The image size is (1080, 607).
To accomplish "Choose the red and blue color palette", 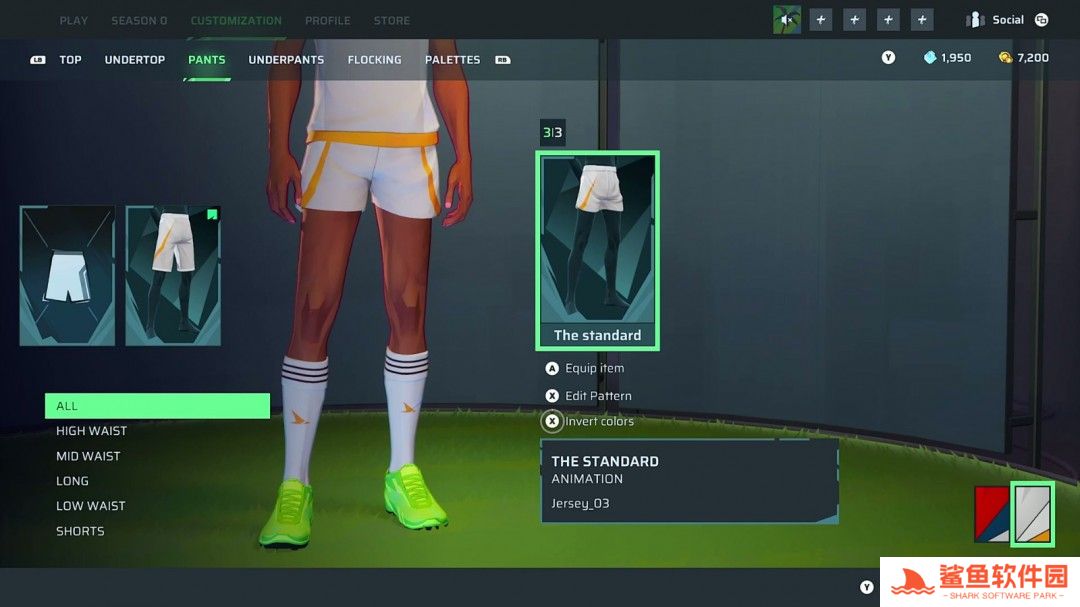I will [x=992, y=514].
